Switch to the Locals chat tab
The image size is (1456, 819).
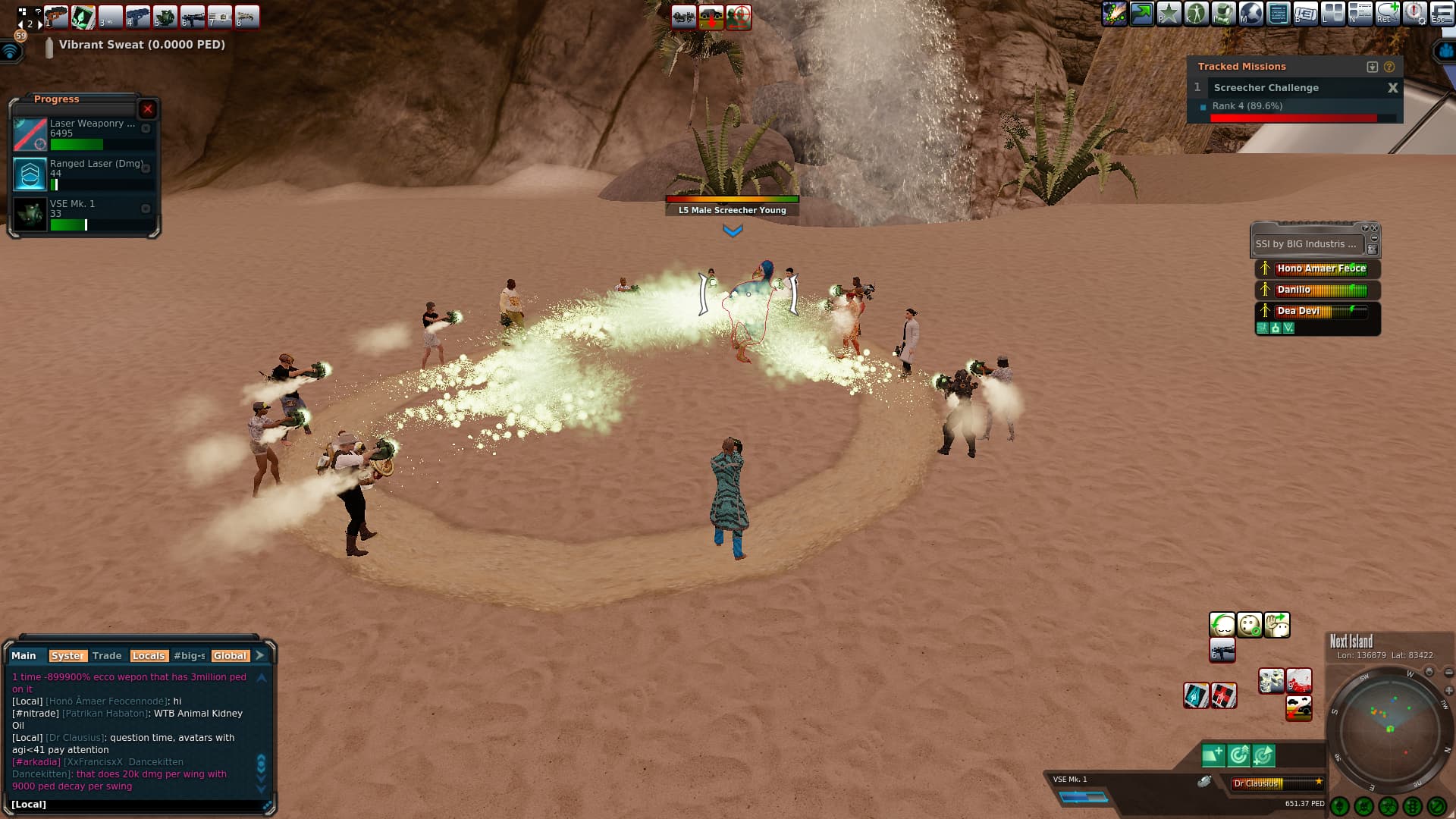click(x=148, y=656)
